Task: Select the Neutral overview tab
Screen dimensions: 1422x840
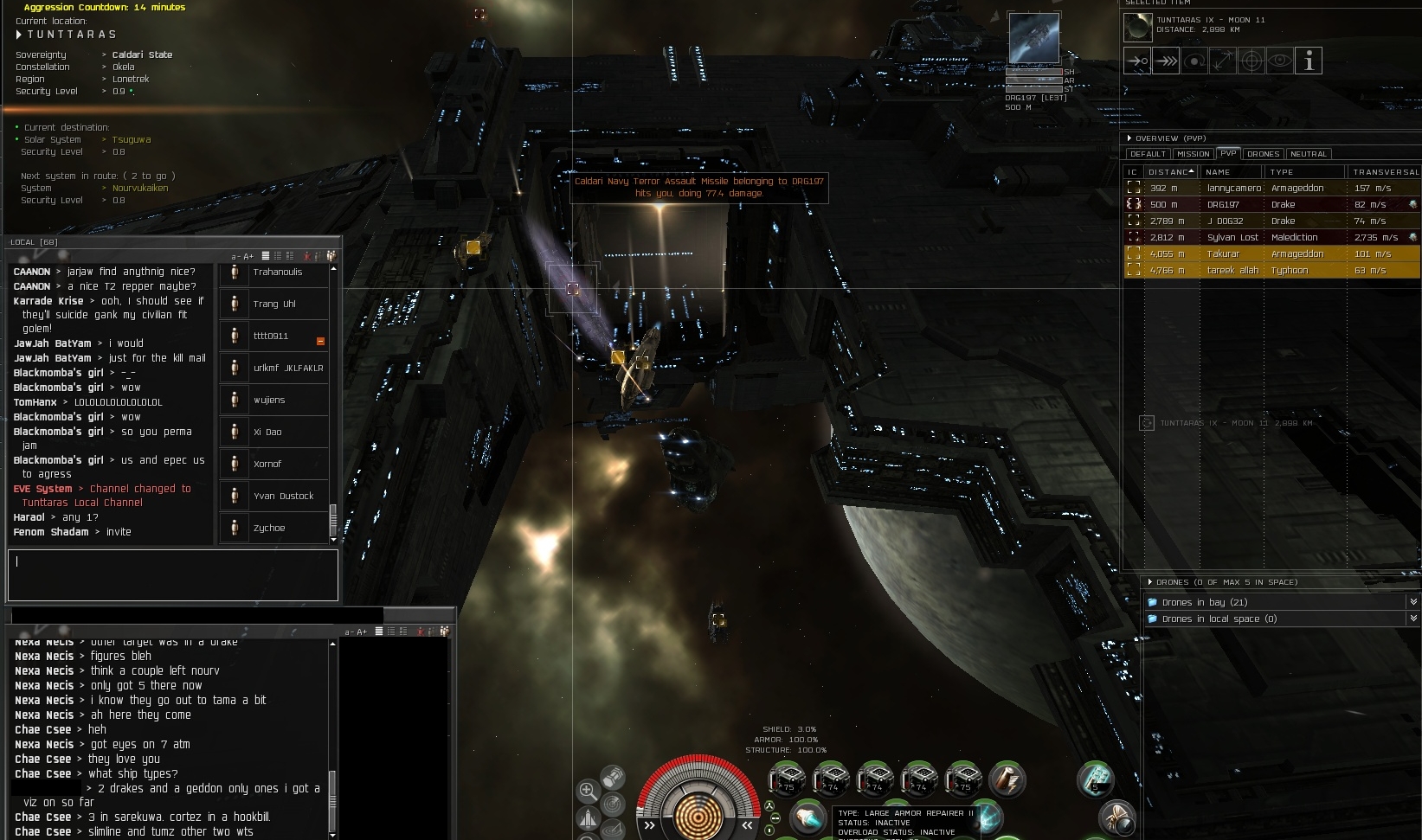Action: [x=1308, y=154]
